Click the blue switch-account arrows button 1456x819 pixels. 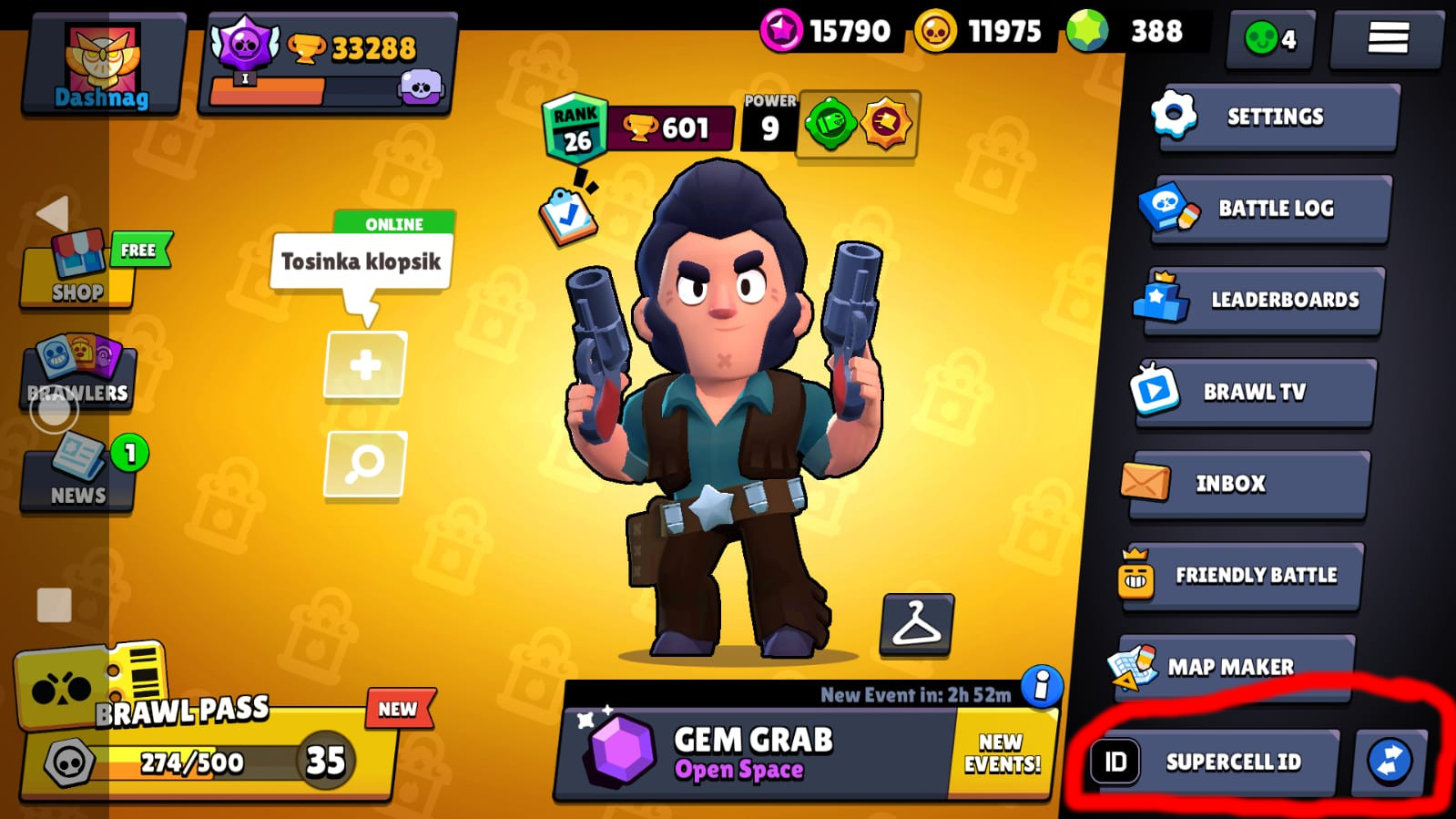coord(1389,762)
